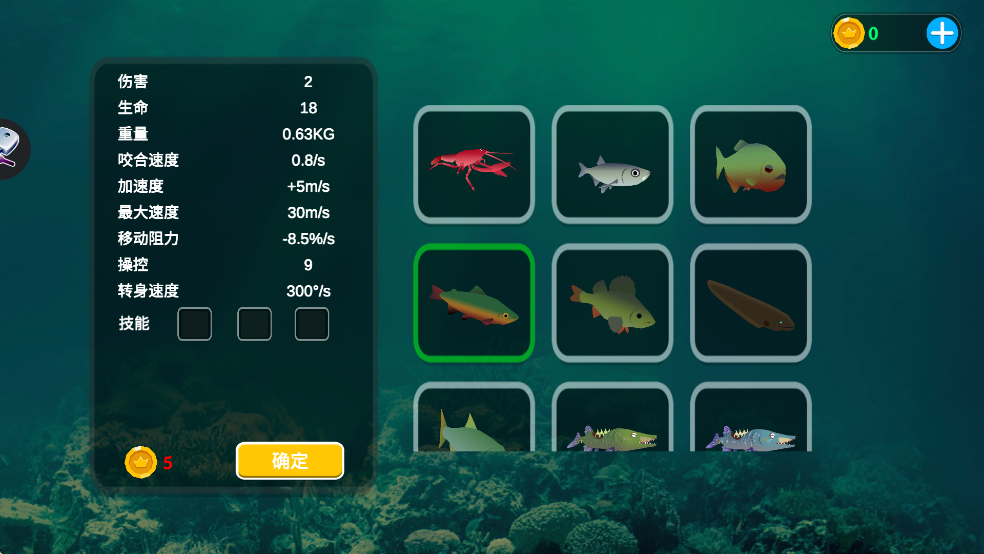This screenshot has height=554, width=984.
Task: Choose the small silver fish tile
Action: [612, 164]
